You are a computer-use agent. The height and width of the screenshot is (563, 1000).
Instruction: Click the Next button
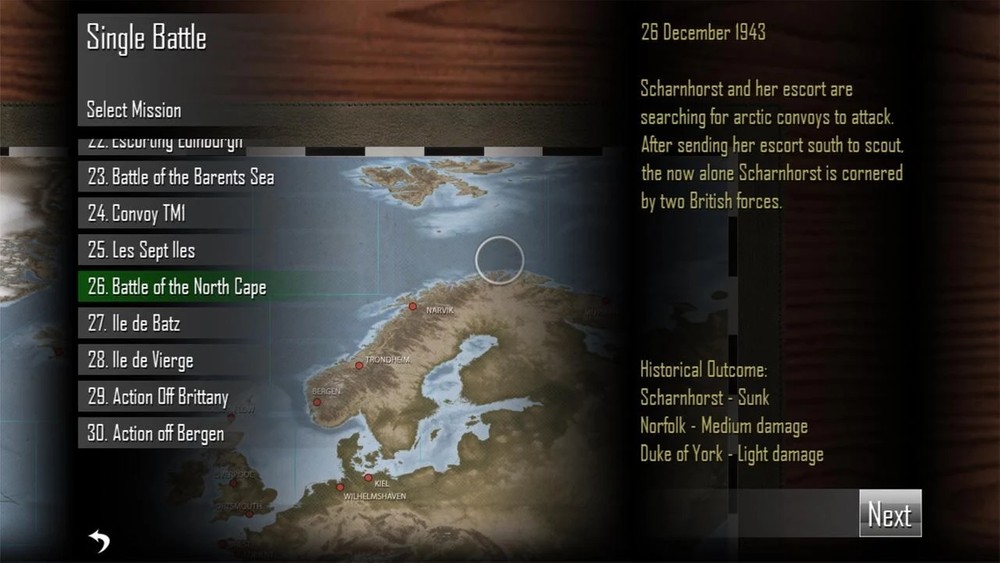(889, 514)
